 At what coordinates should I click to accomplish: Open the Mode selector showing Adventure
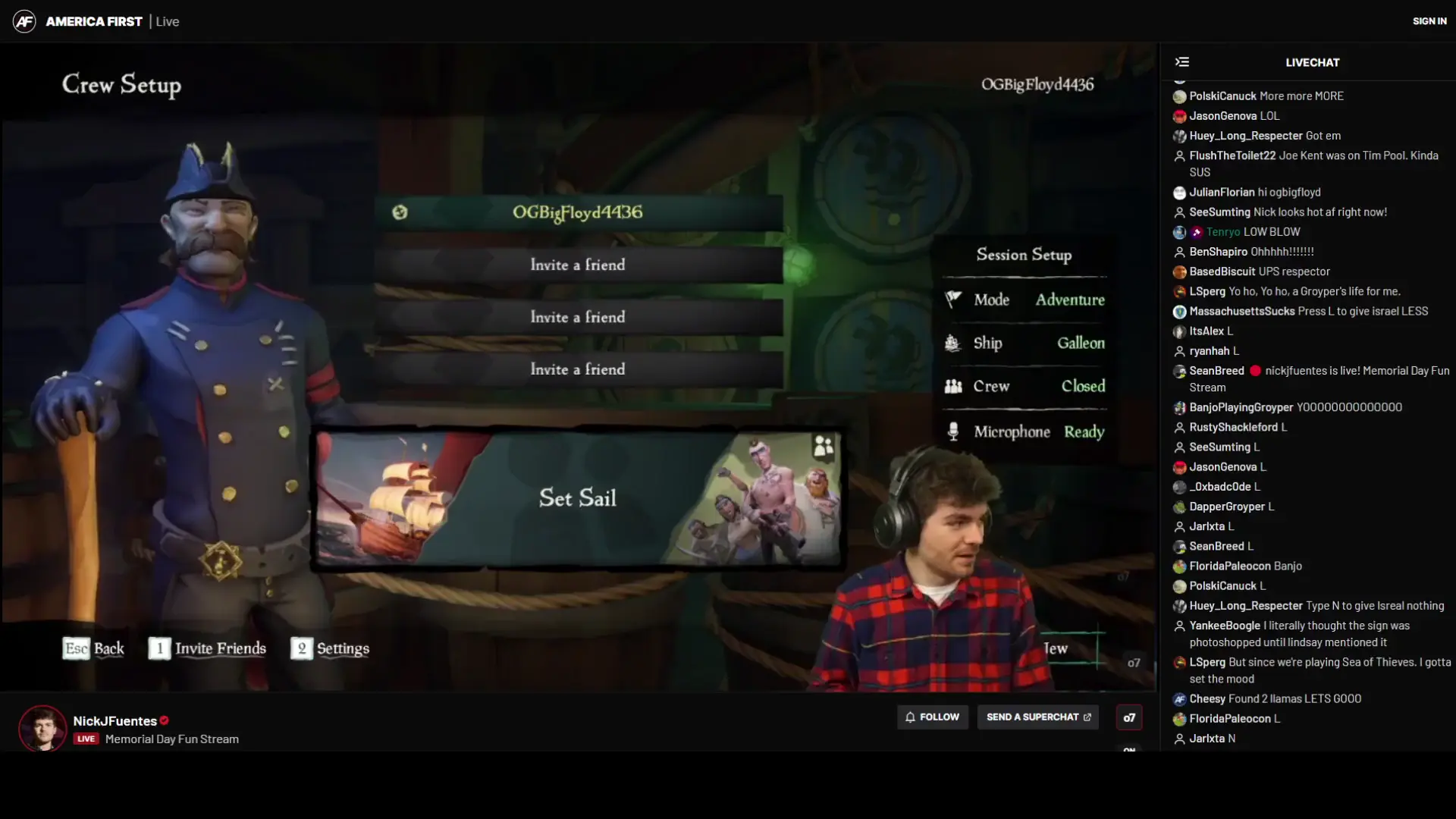1068,299
